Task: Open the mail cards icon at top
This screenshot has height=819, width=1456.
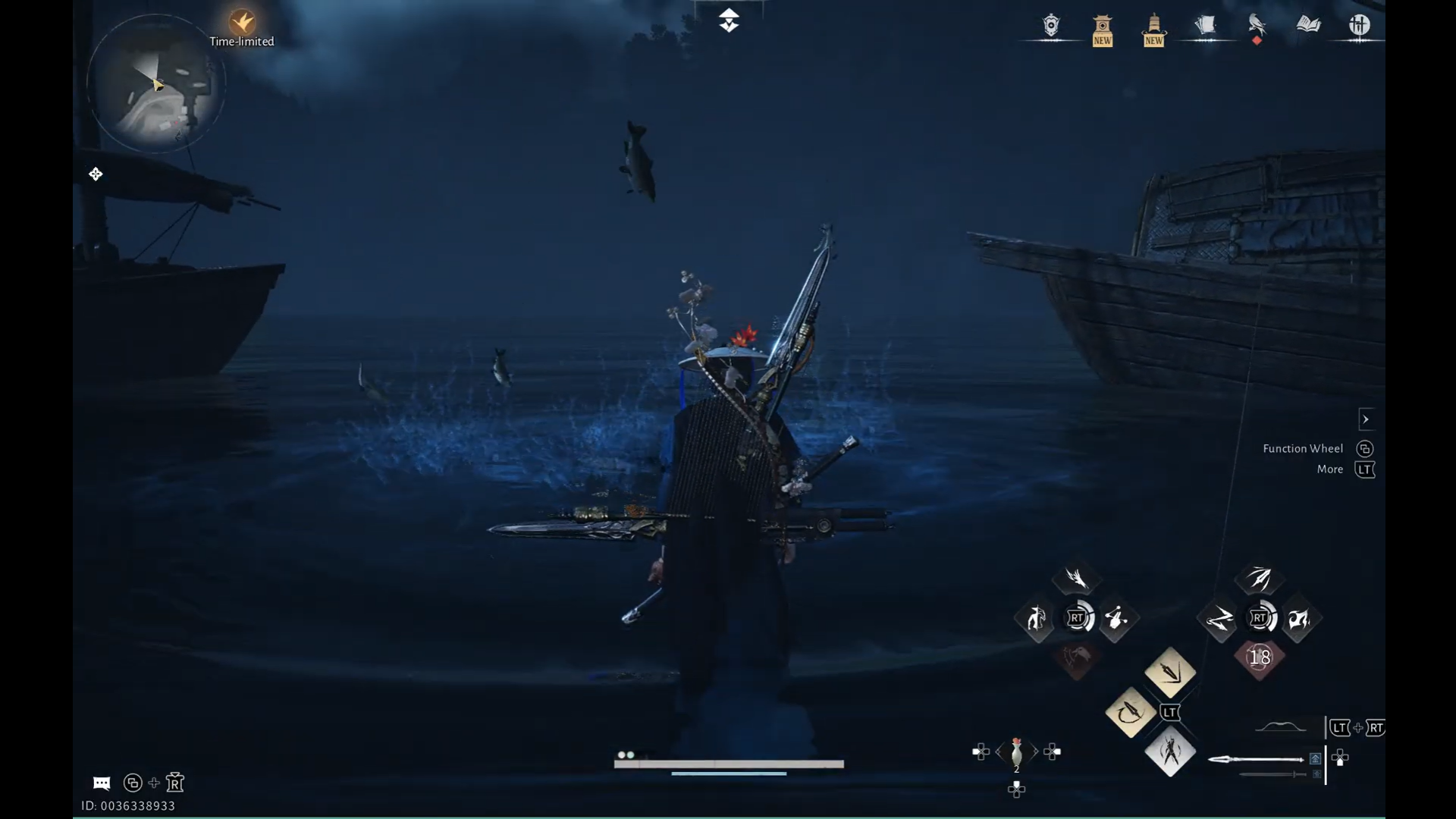Action: (1207, 25)
